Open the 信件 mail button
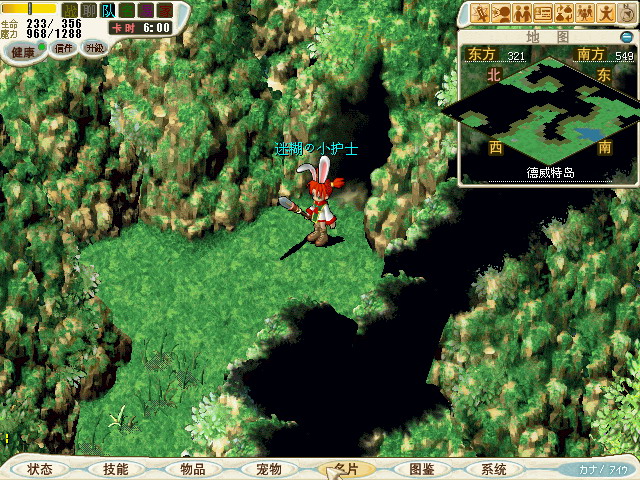 (64, 47)
